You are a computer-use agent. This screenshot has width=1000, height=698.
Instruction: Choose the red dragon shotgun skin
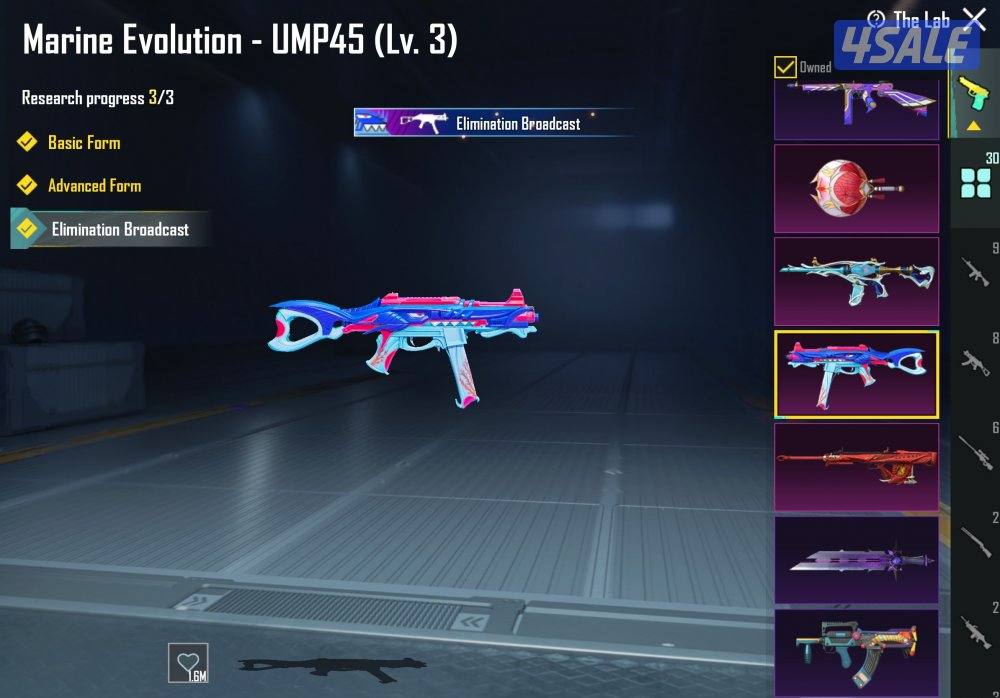[857, 466]
